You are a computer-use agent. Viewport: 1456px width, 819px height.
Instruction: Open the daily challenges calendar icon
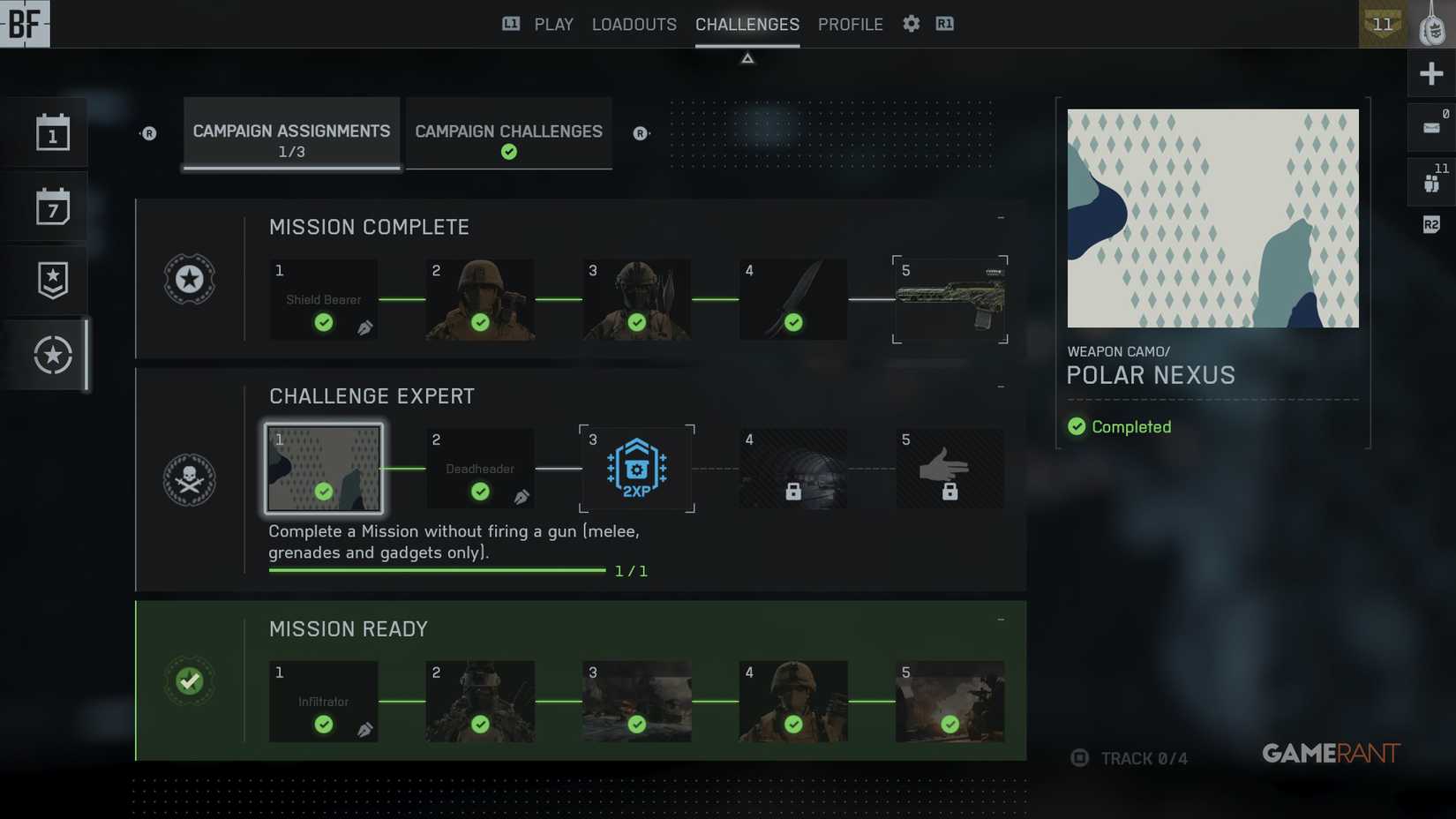tap(53, 133)
